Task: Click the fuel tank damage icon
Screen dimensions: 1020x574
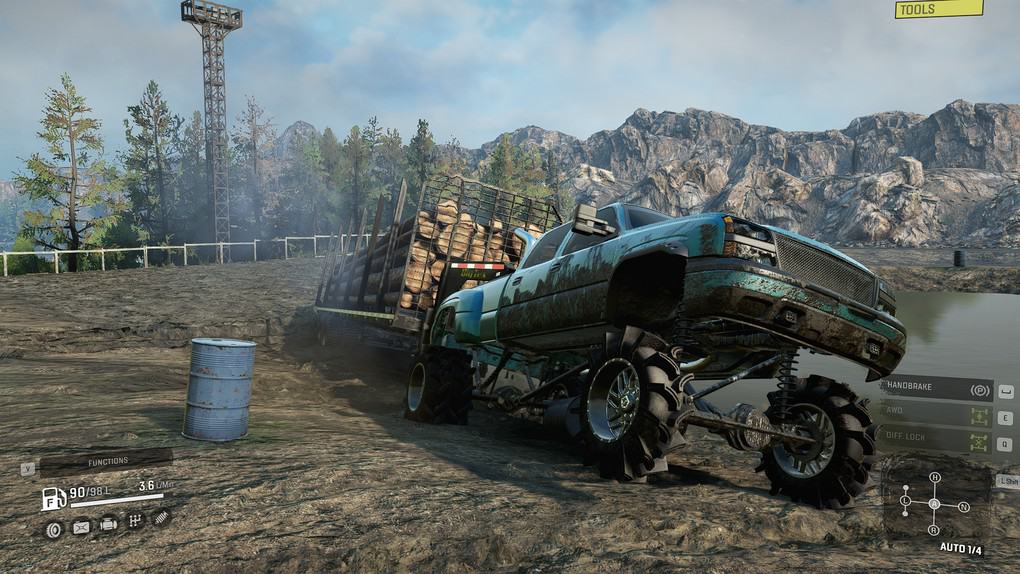Action: pos(81,527)
